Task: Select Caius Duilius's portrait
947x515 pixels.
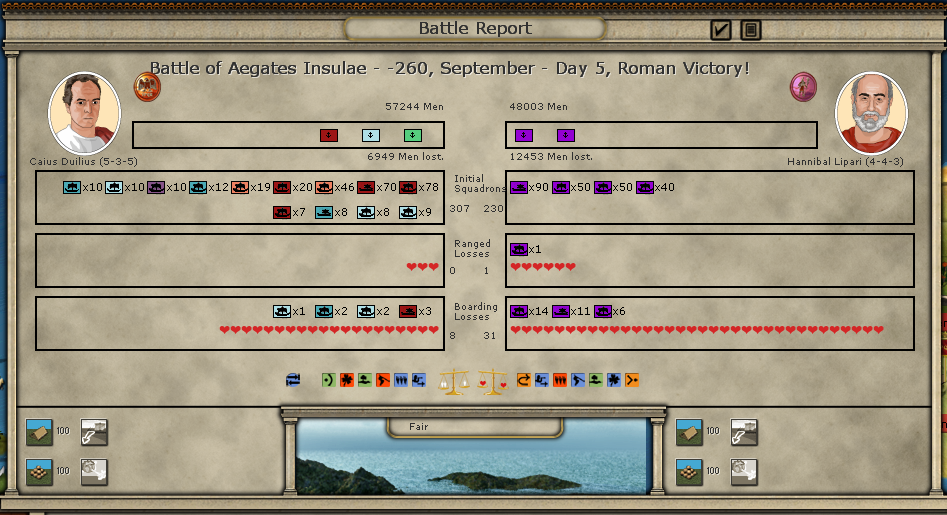Action: [x=84, y=113]
